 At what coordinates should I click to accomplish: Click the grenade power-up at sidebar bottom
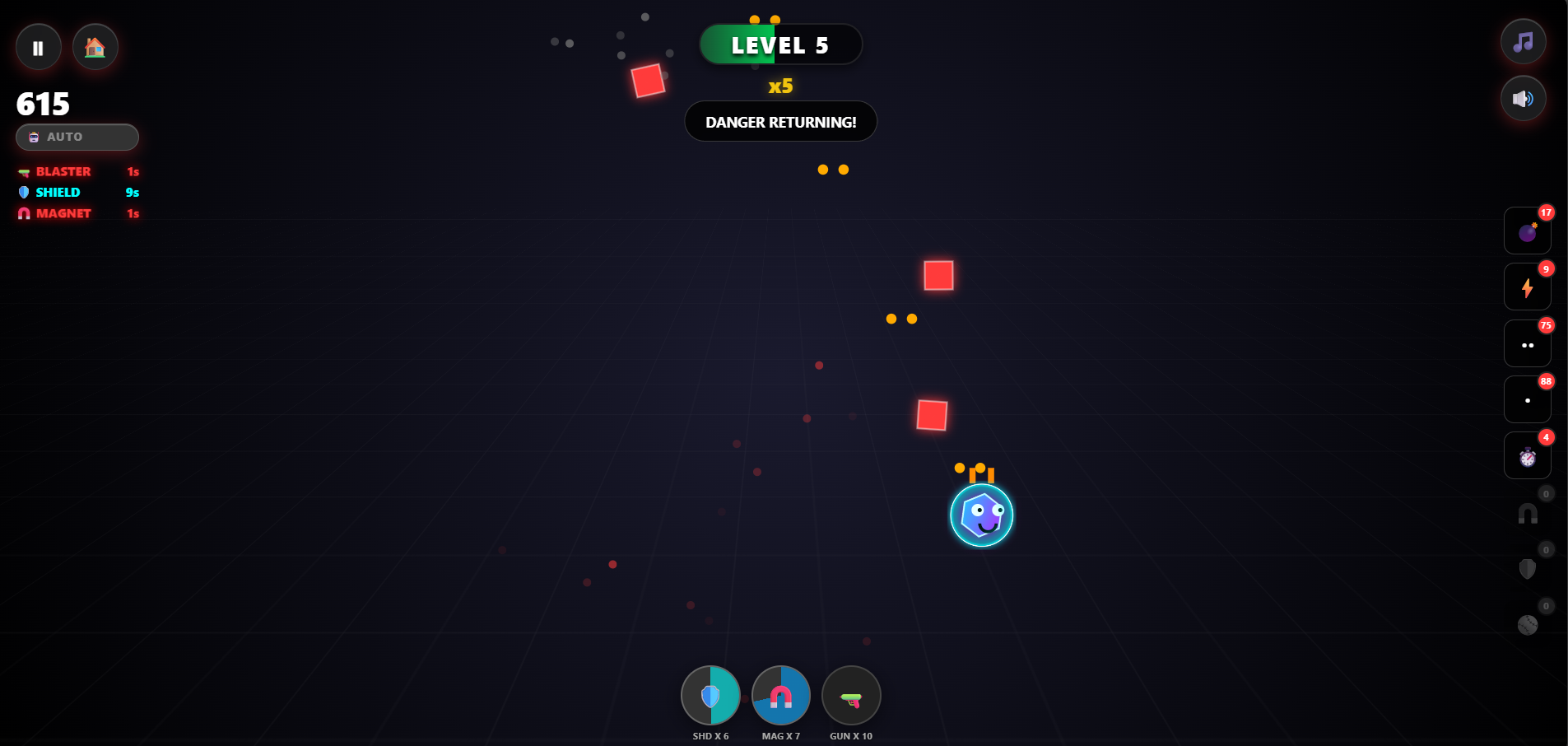tap(1527, 624)
